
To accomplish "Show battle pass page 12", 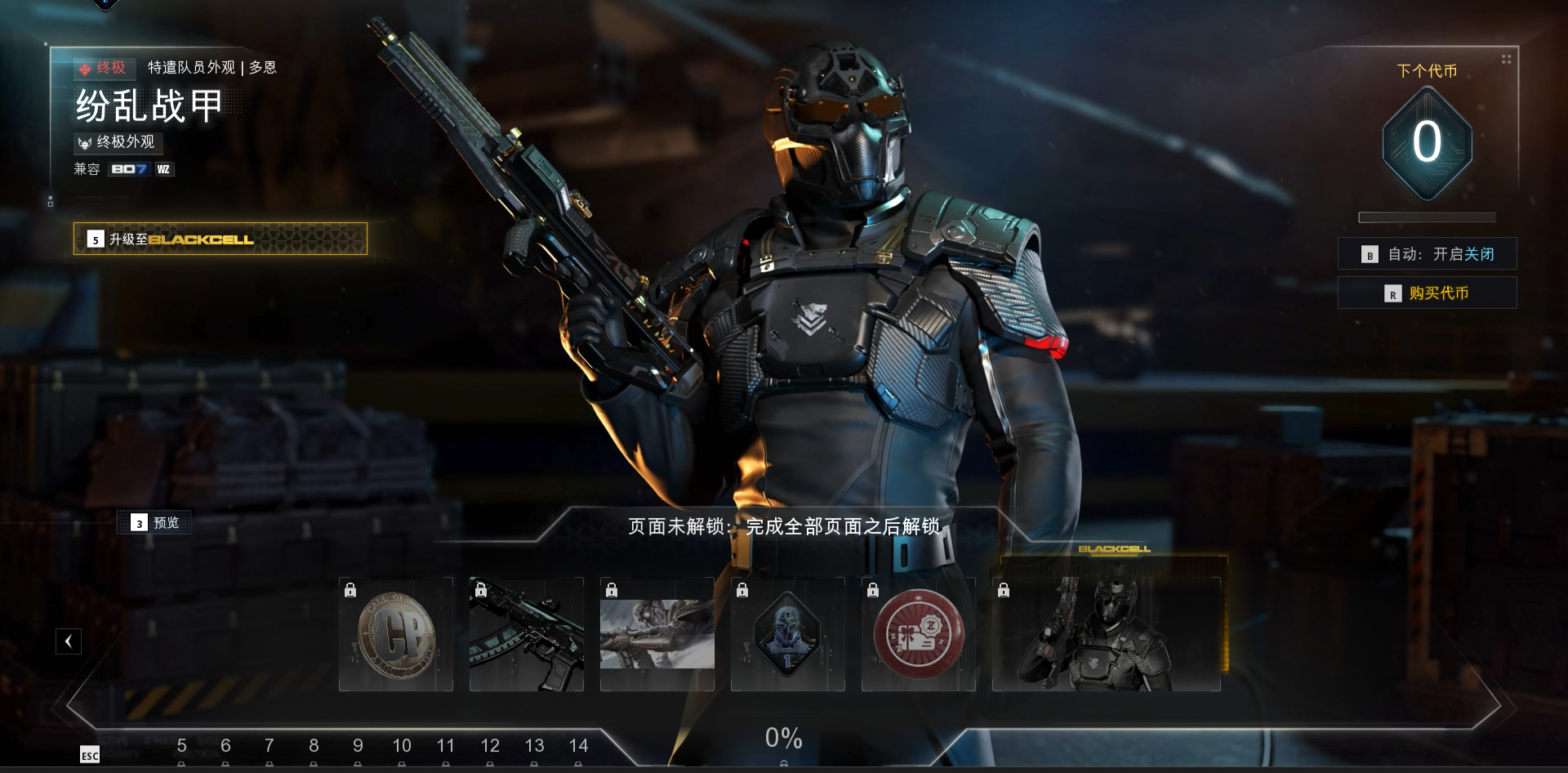I will pyautogui.click(x=490, y=746).
